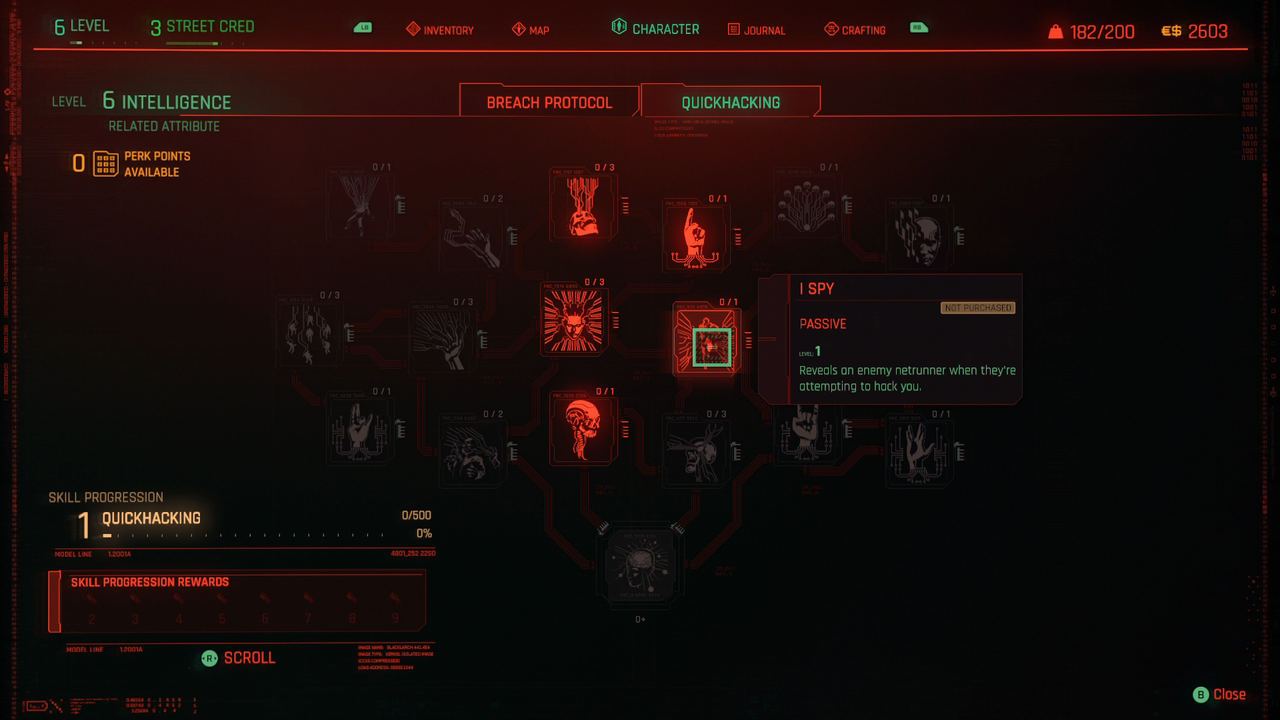Open the Inventory menu
Image resolution: width=1280 pixels, height=720 pixels.
(440, 30)
